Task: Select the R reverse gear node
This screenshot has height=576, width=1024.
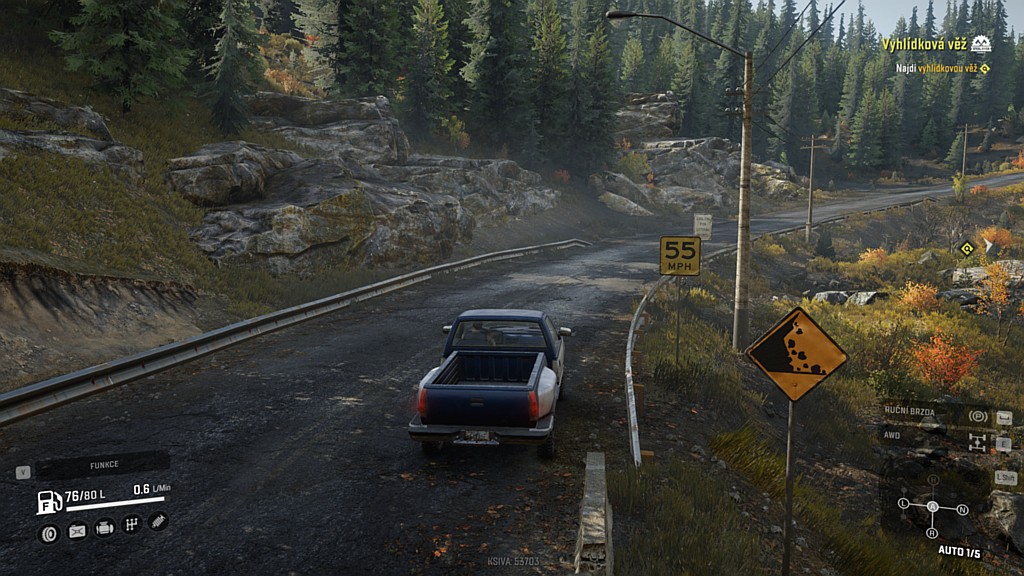Action: click(933, 533)
